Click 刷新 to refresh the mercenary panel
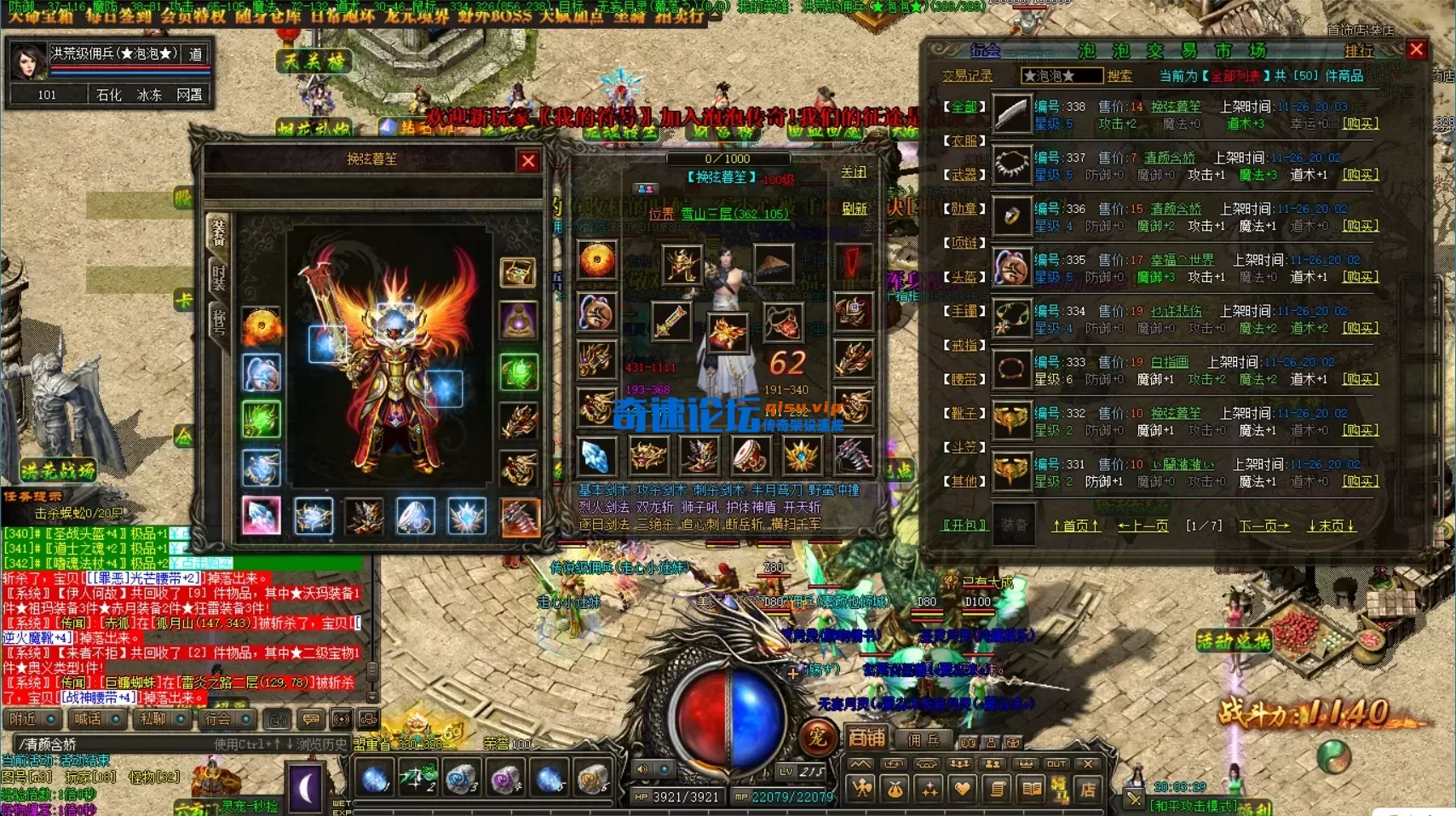The height and width of the screenshot is (816, 1456). [x=854, y=209]
